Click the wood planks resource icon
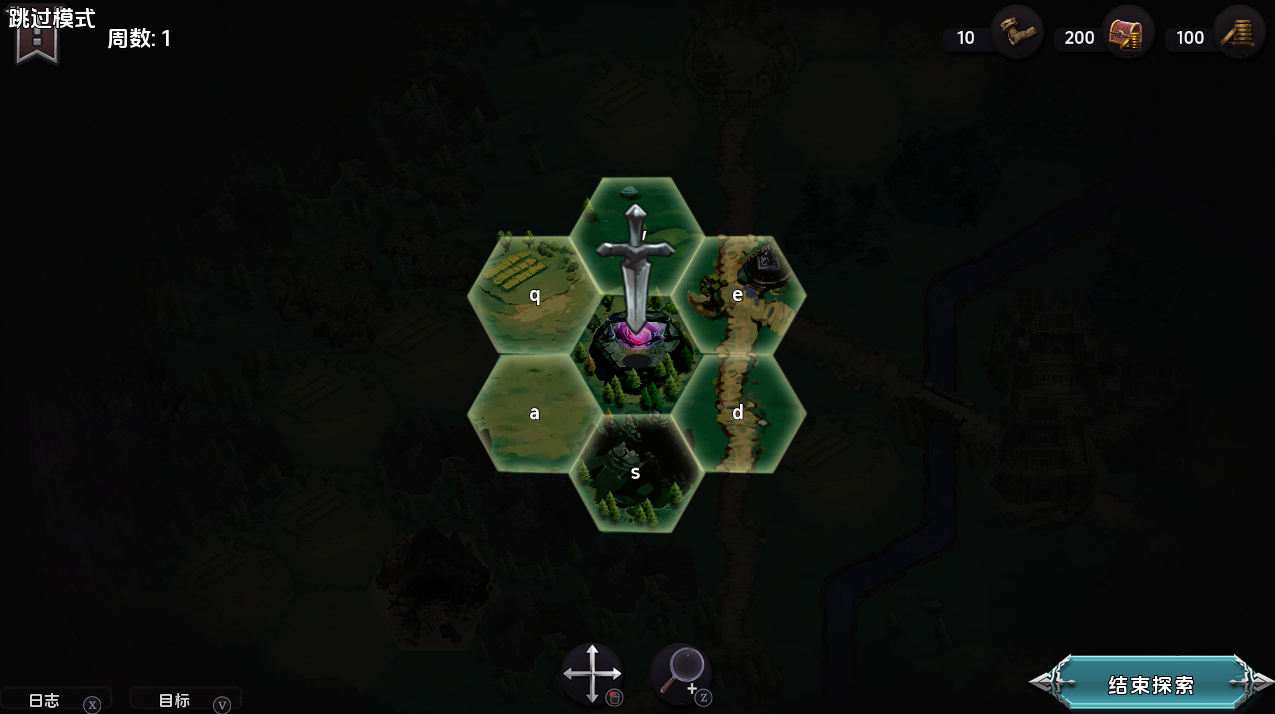1275x714 pixels. [x=1239, y=33]
